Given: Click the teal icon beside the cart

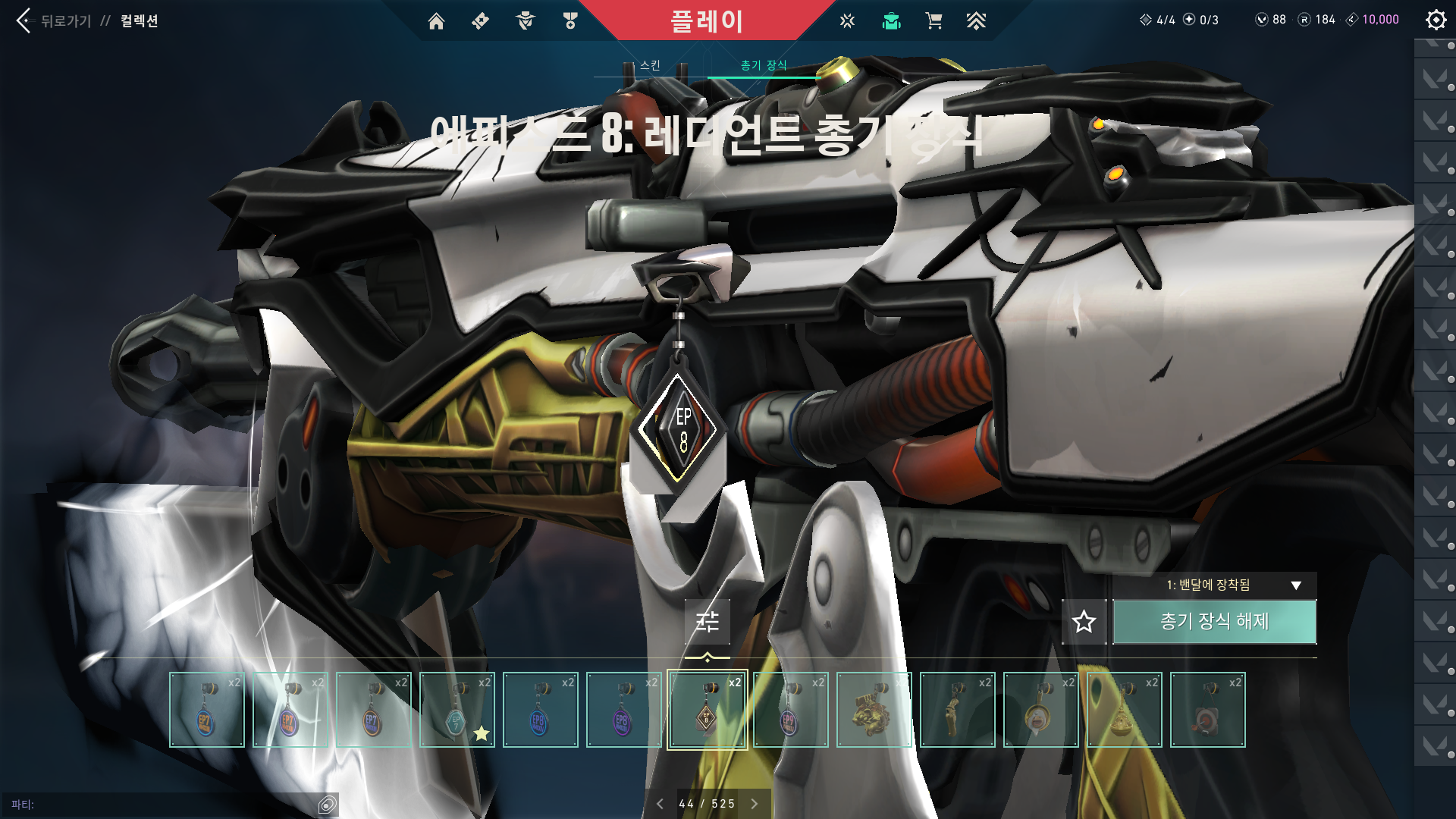Looking at the screenshot, I should pyautogui.click(x=891, y=21).
